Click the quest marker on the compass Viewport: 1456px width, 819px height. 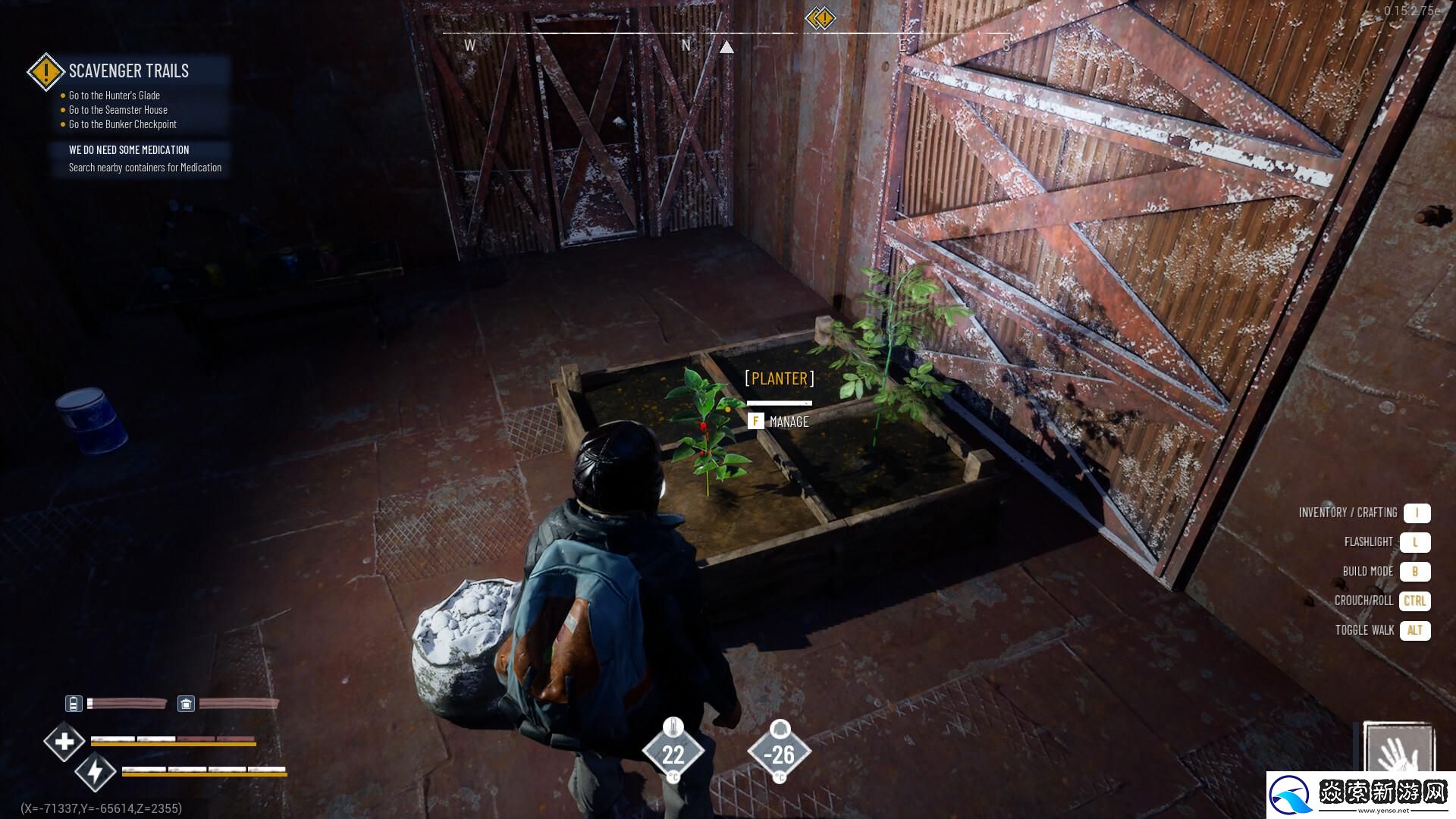coord(820,17)
